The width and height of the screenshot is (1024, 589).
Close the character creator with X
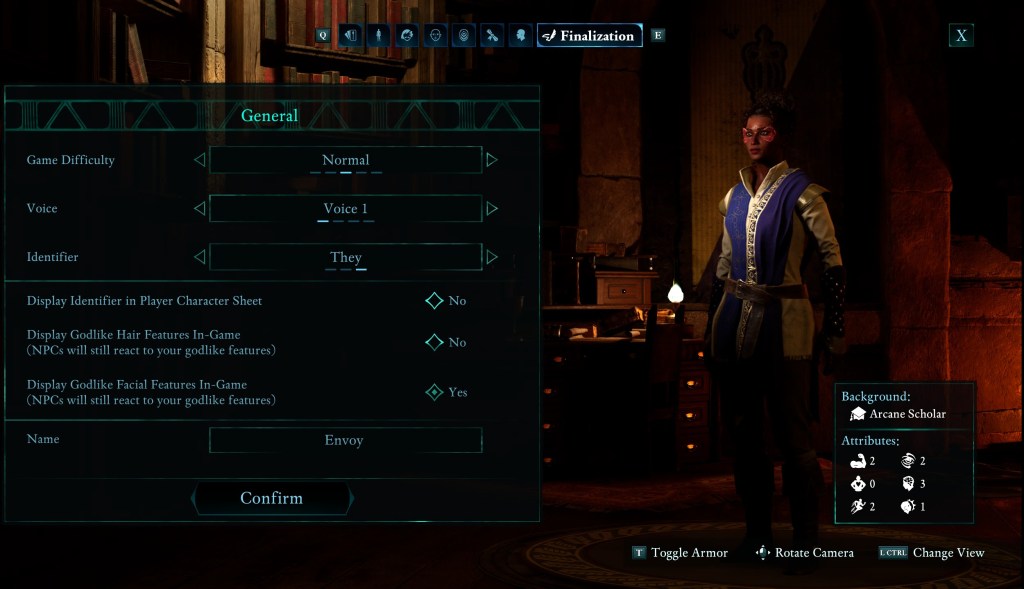(961, 36)
